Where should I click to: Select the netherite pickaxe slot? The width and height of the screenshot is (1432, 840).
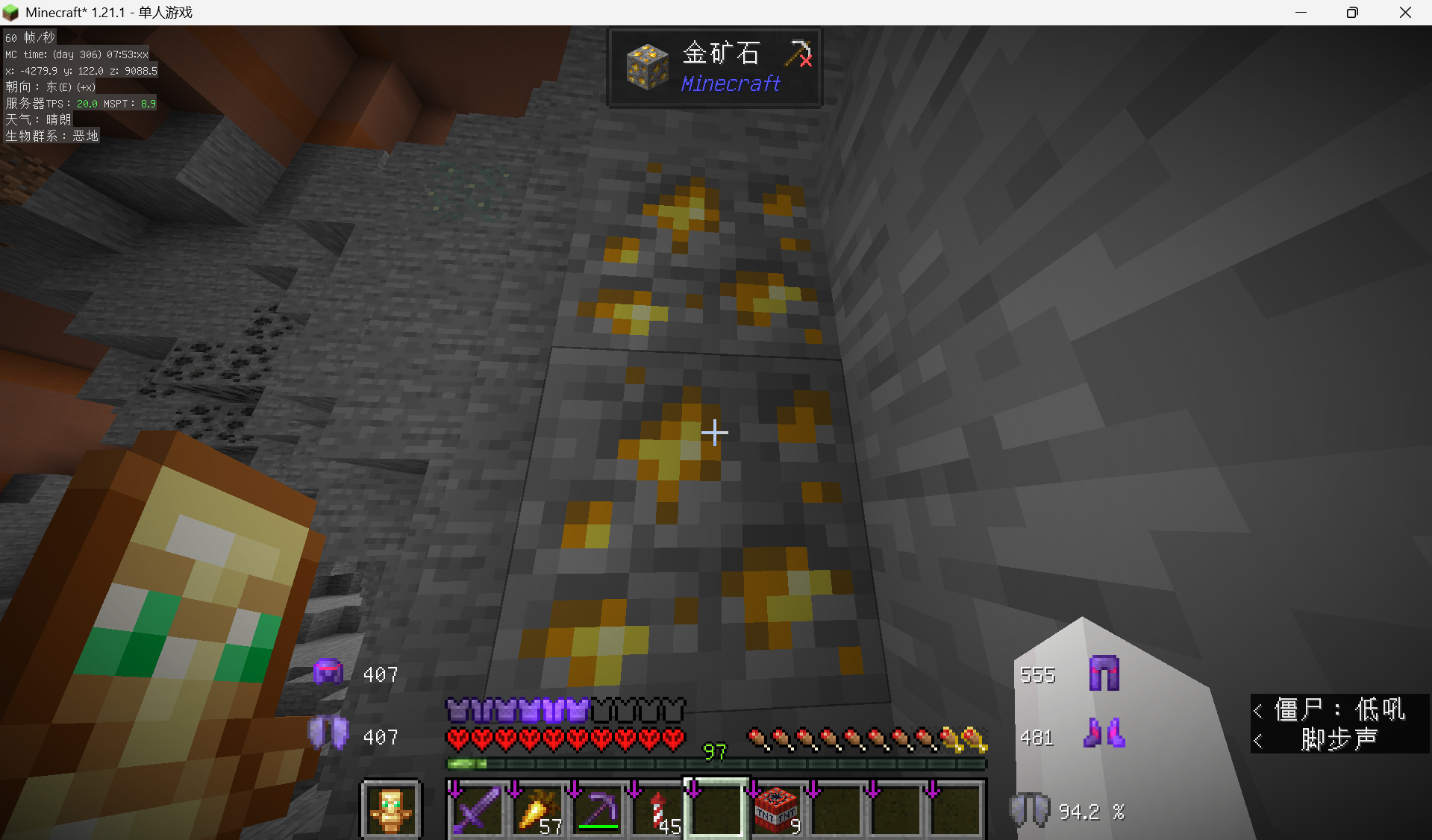595,809
